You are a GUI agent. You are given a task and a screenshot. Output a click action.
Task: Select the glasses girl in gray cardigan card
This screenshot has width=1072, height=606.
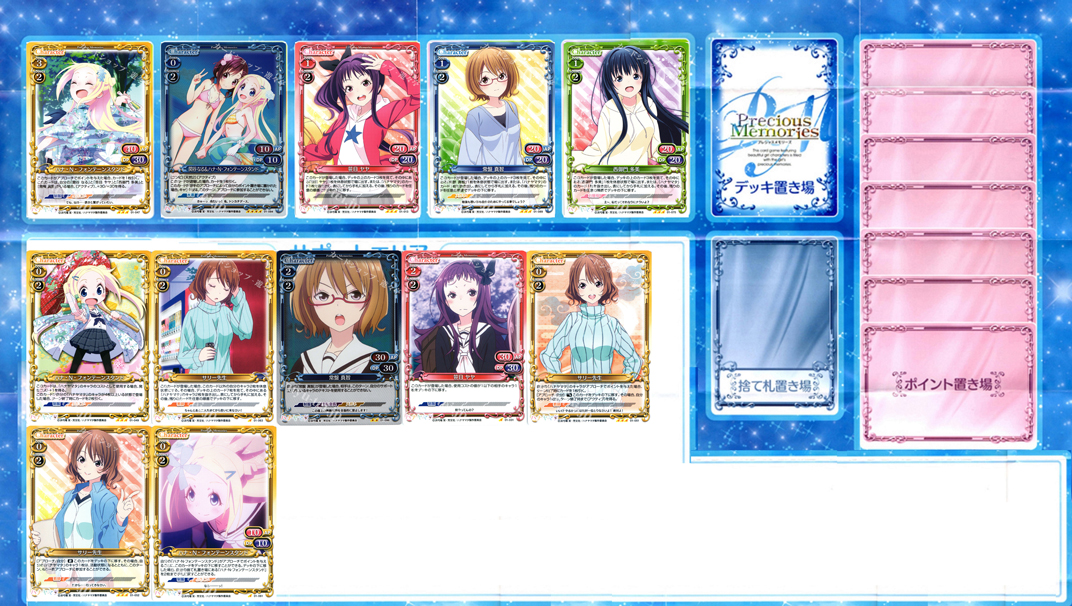(x=491, y=130)
